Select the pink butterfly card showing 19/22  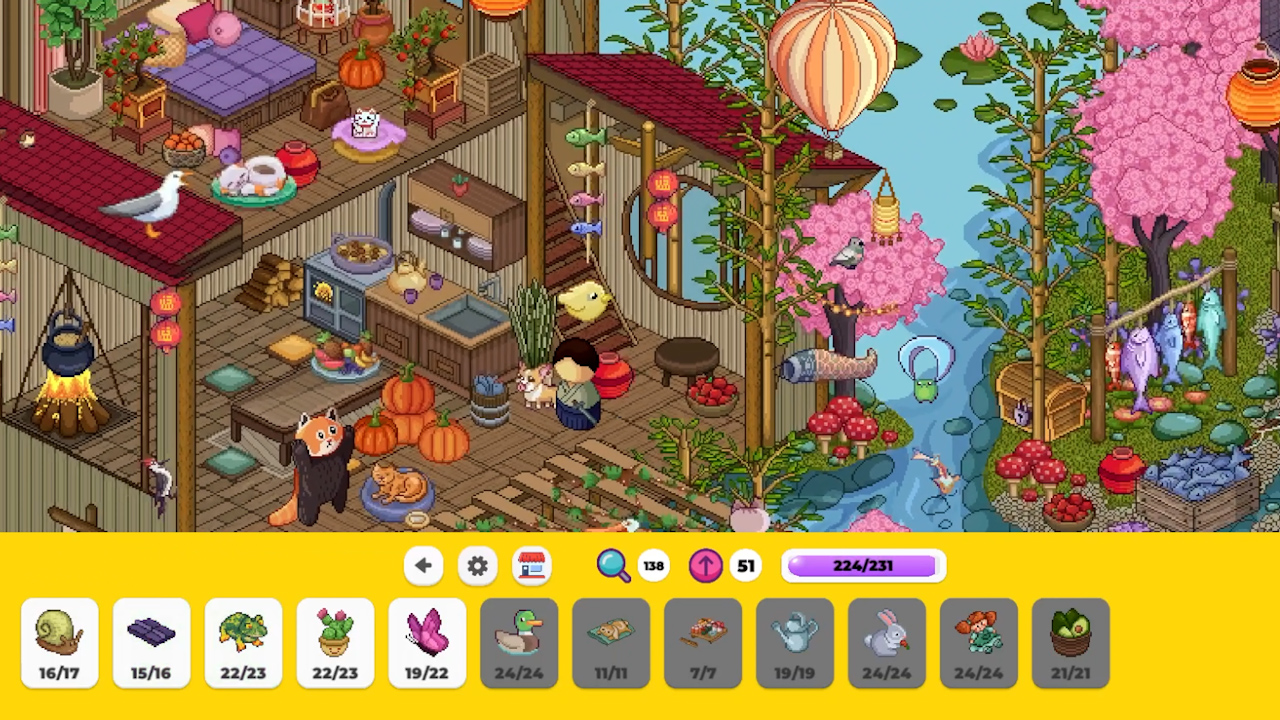point(427,641)
